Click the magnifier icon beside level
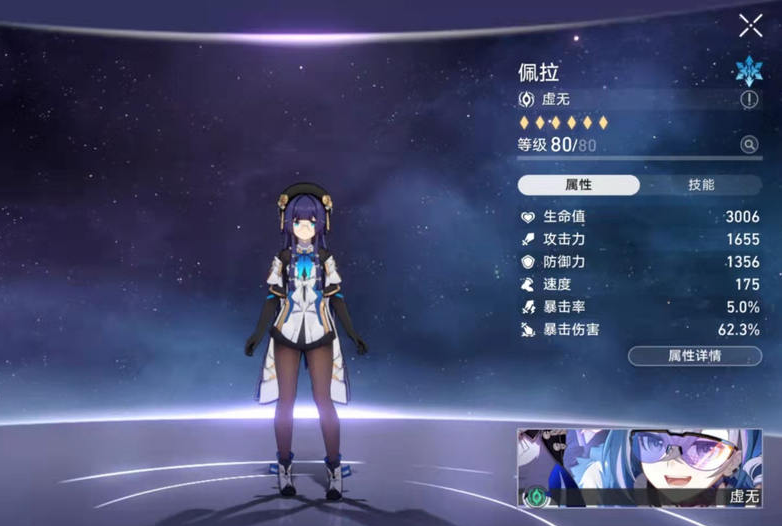 click(x=749, y=145)
